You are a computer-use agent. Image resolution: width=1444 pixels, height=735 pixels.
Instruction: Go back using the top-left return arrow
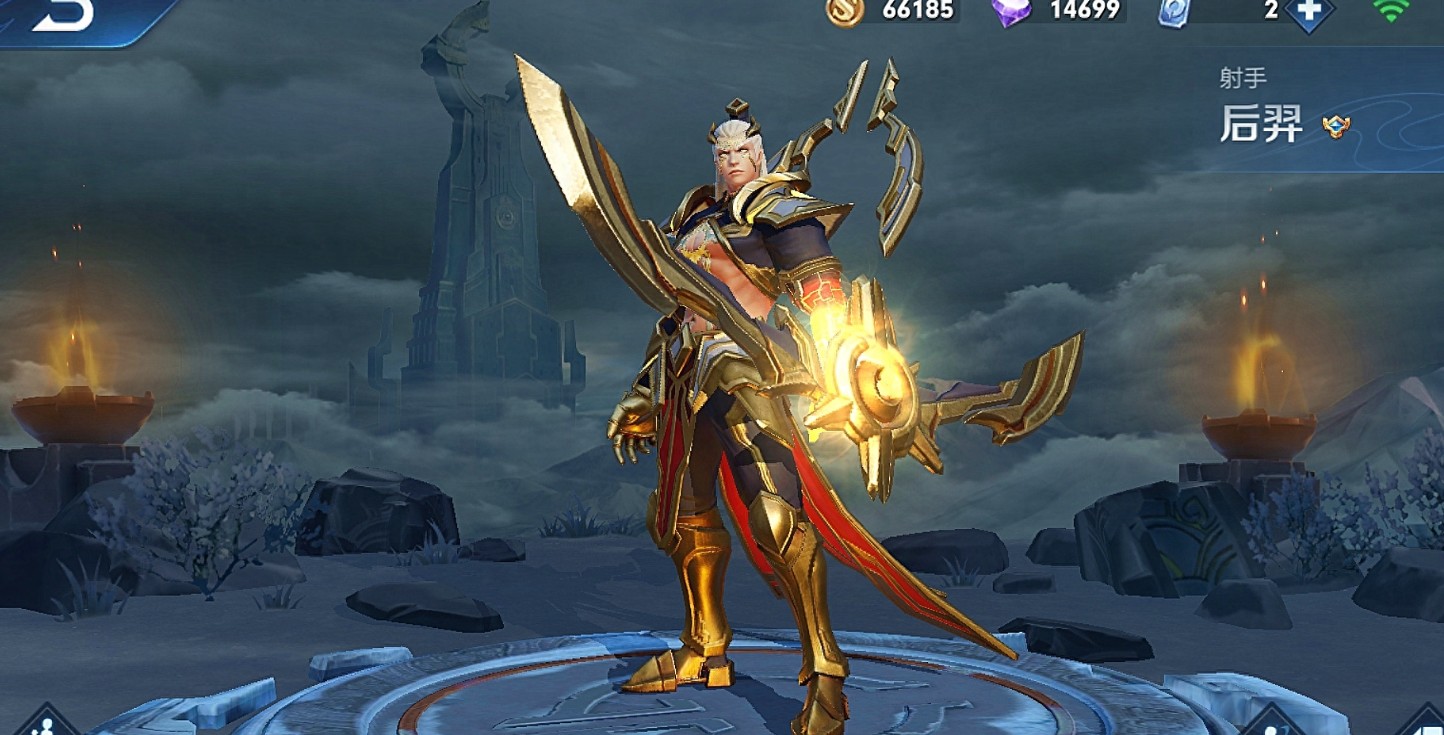pos(62,14)
